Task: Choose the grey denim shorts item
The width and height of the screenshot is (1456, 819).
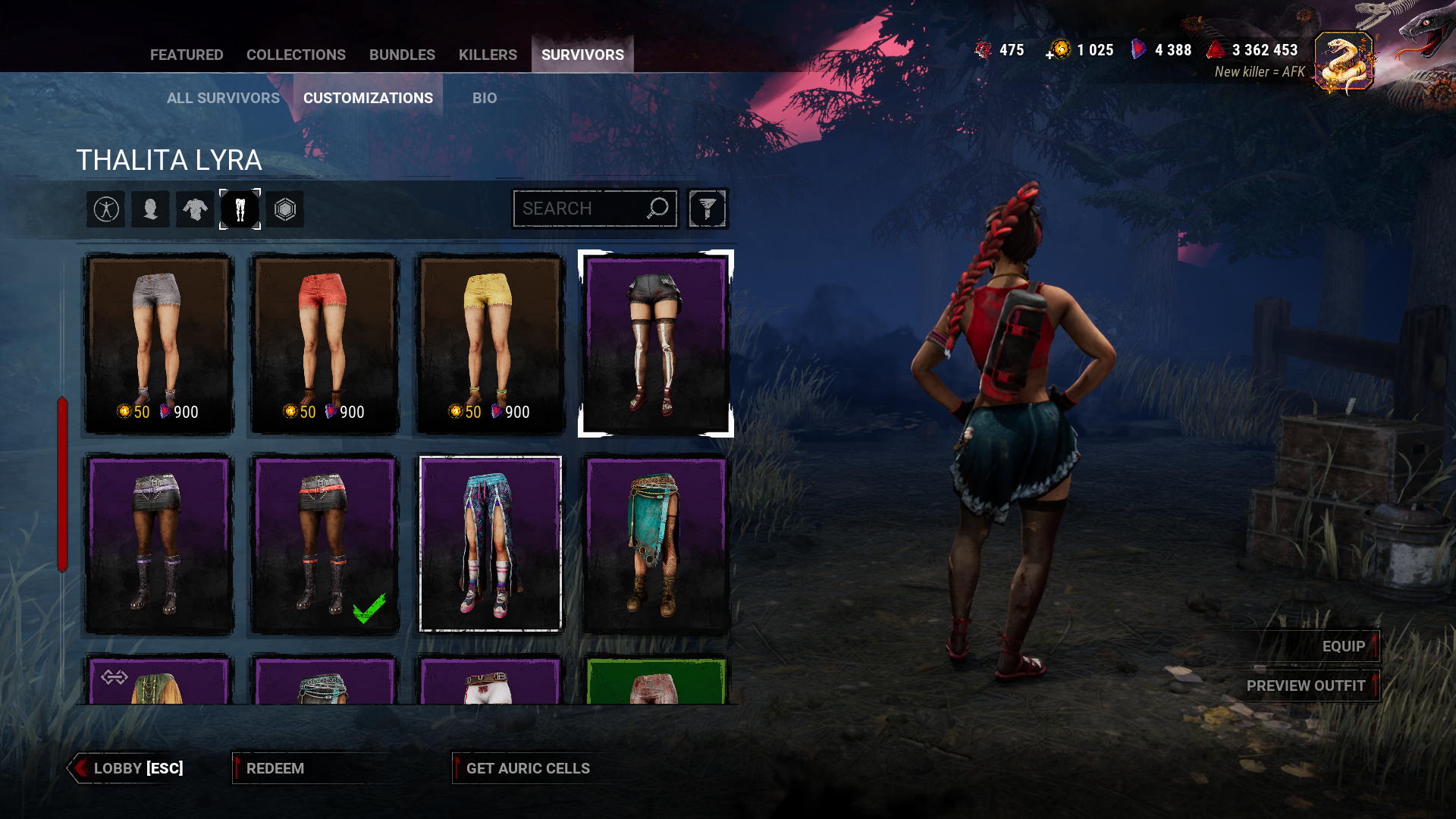Action: tap(158, 344)
